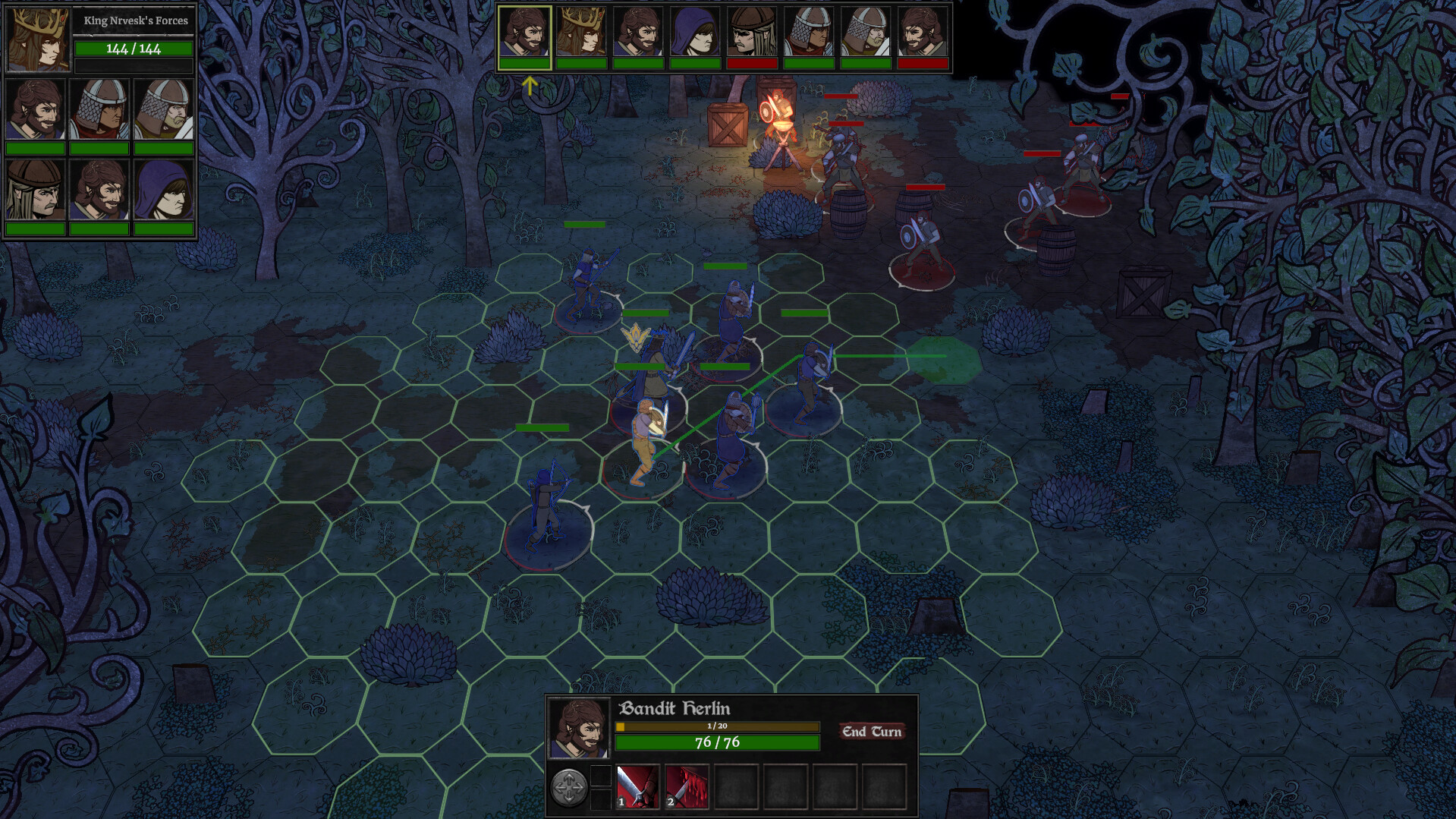Select the crowned king portrait in the turn order
Screen dimensions: 1456x819
pos(581,33)
